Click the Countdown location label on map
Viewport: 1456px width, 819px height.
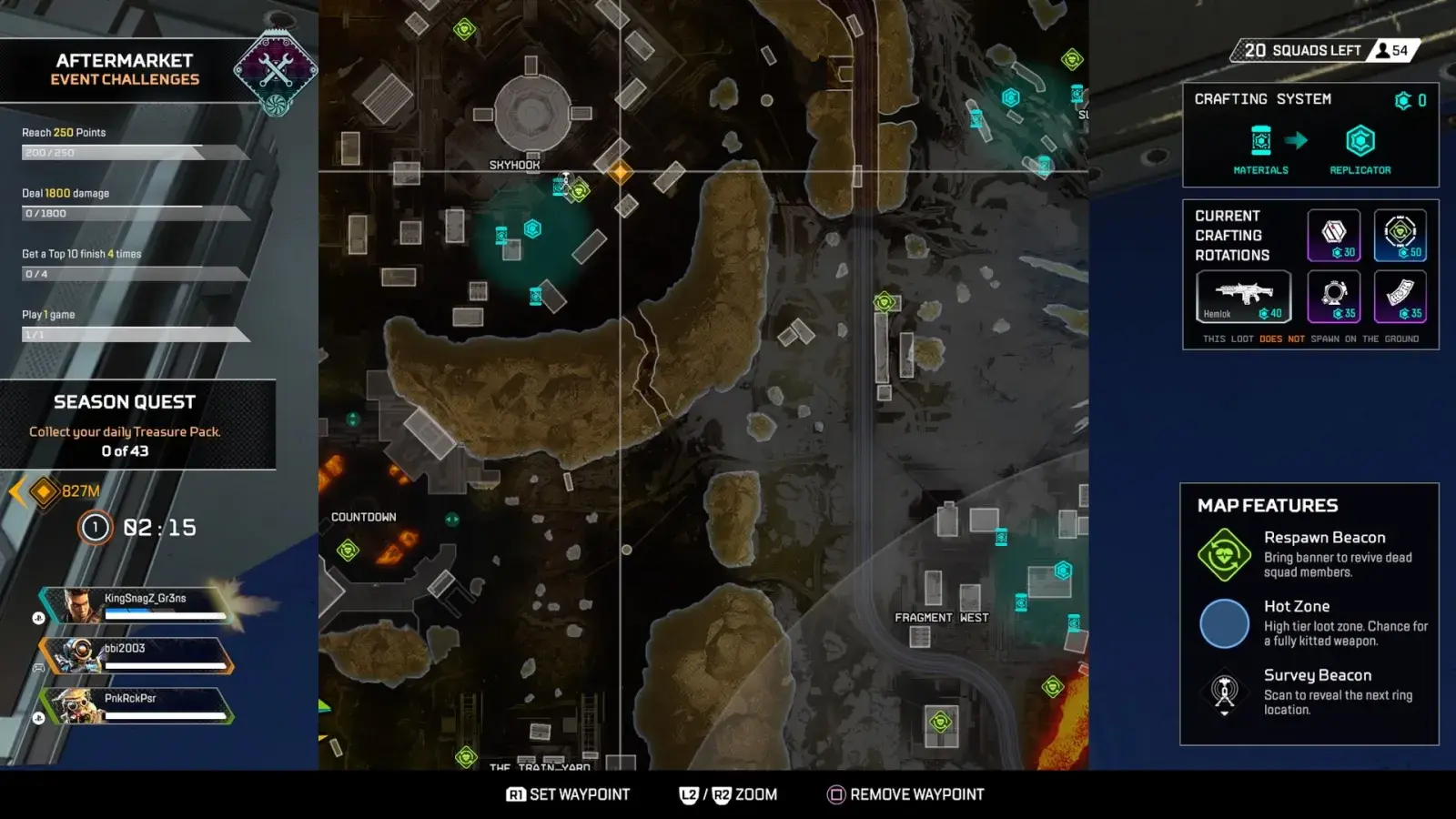point(363,517)
